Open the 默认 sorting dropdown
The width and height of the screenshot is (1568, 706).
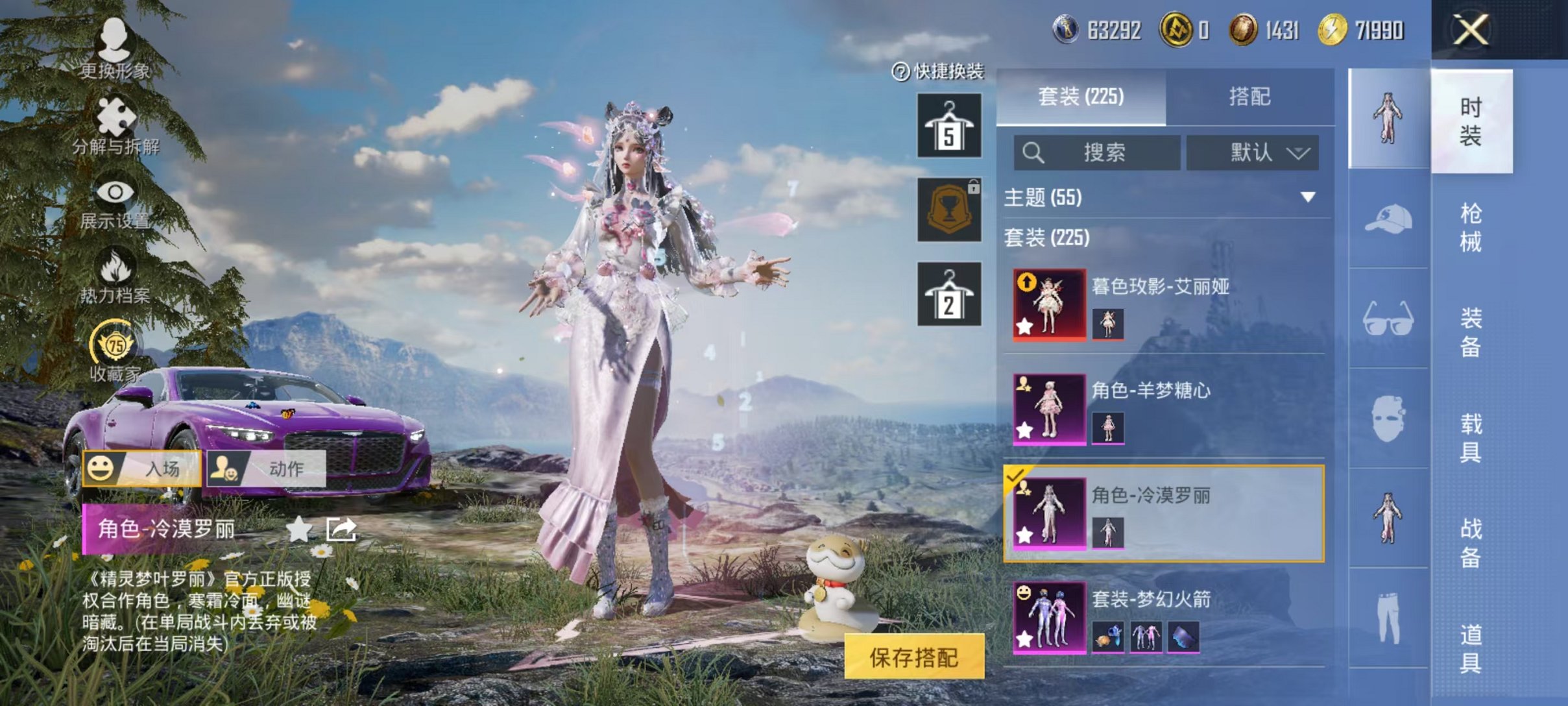click(x=1252, y=153)
